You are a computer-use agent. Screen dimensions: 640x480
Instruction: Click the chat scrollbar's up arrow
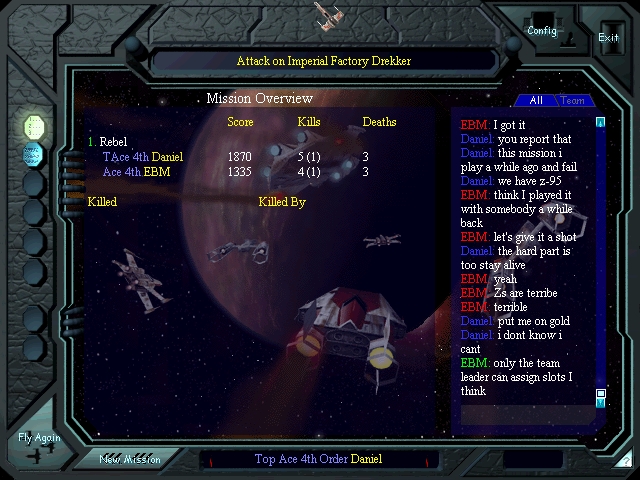coord(601,123)
